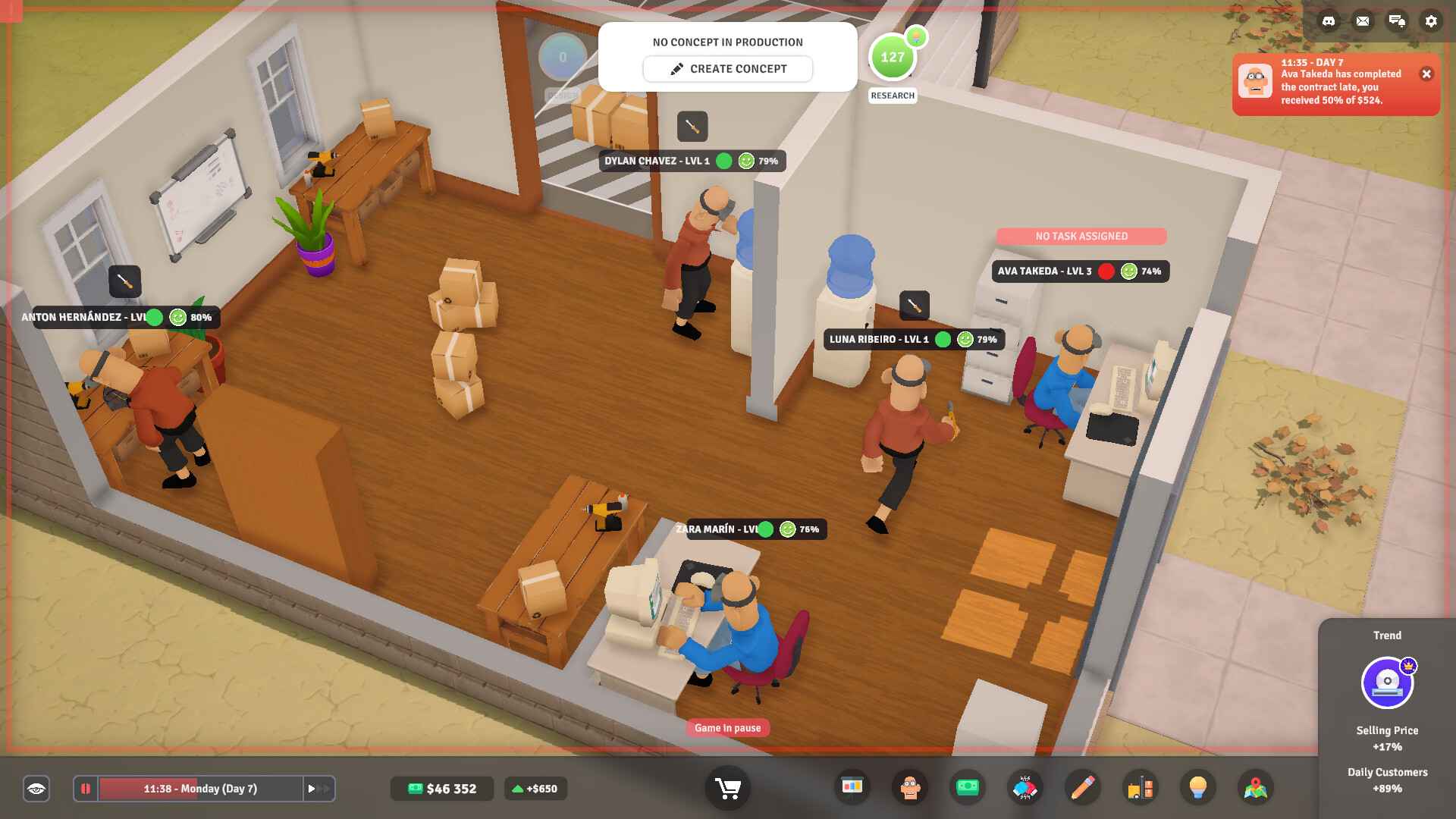Click the $46 352 money display
The image size is (1456, 819).
(441, 789)
